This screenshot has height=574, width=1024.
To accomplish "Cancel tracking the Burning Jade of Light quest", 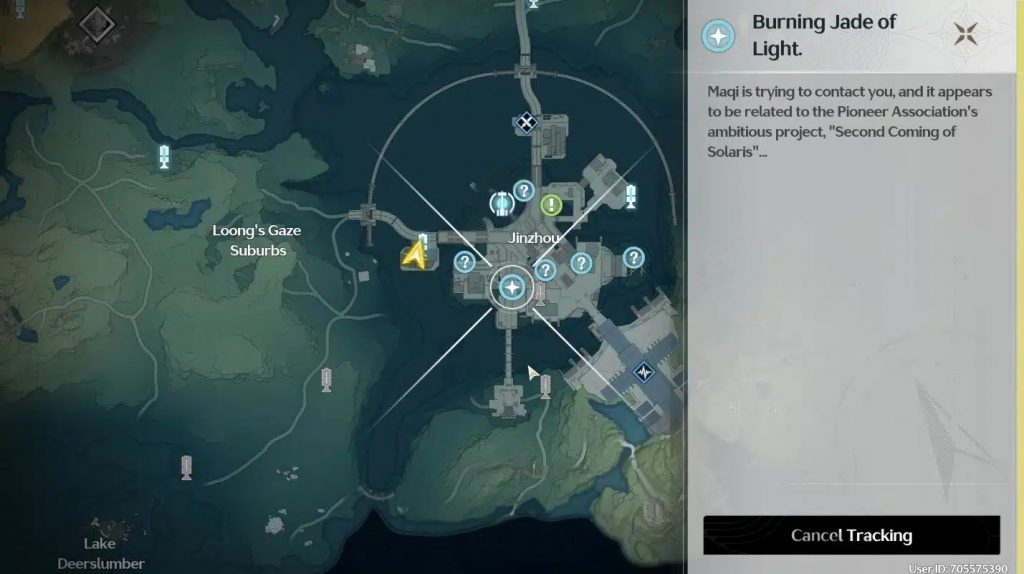I will click(x=851, y=535).
